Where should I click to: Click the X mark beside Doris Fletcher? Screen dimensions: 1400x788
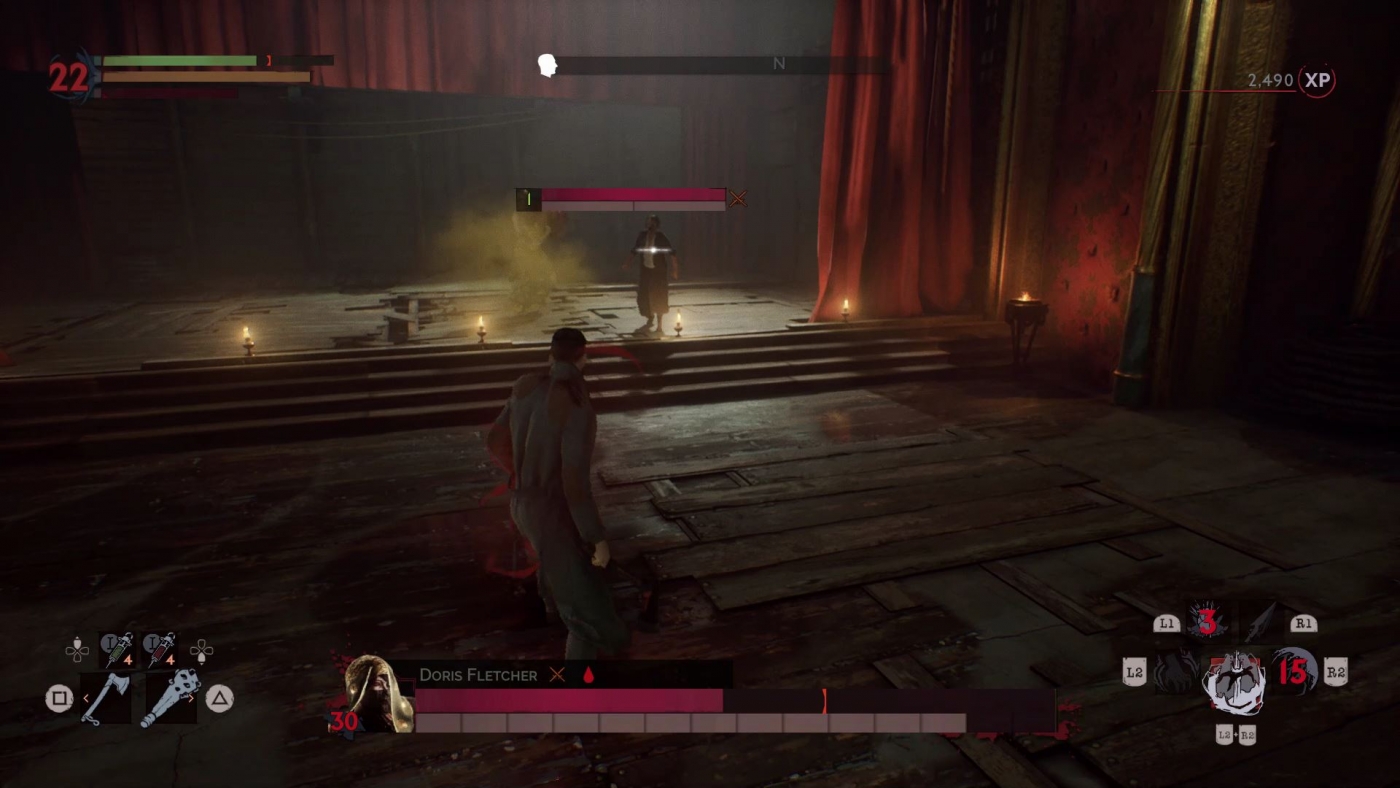coord(557,675)
